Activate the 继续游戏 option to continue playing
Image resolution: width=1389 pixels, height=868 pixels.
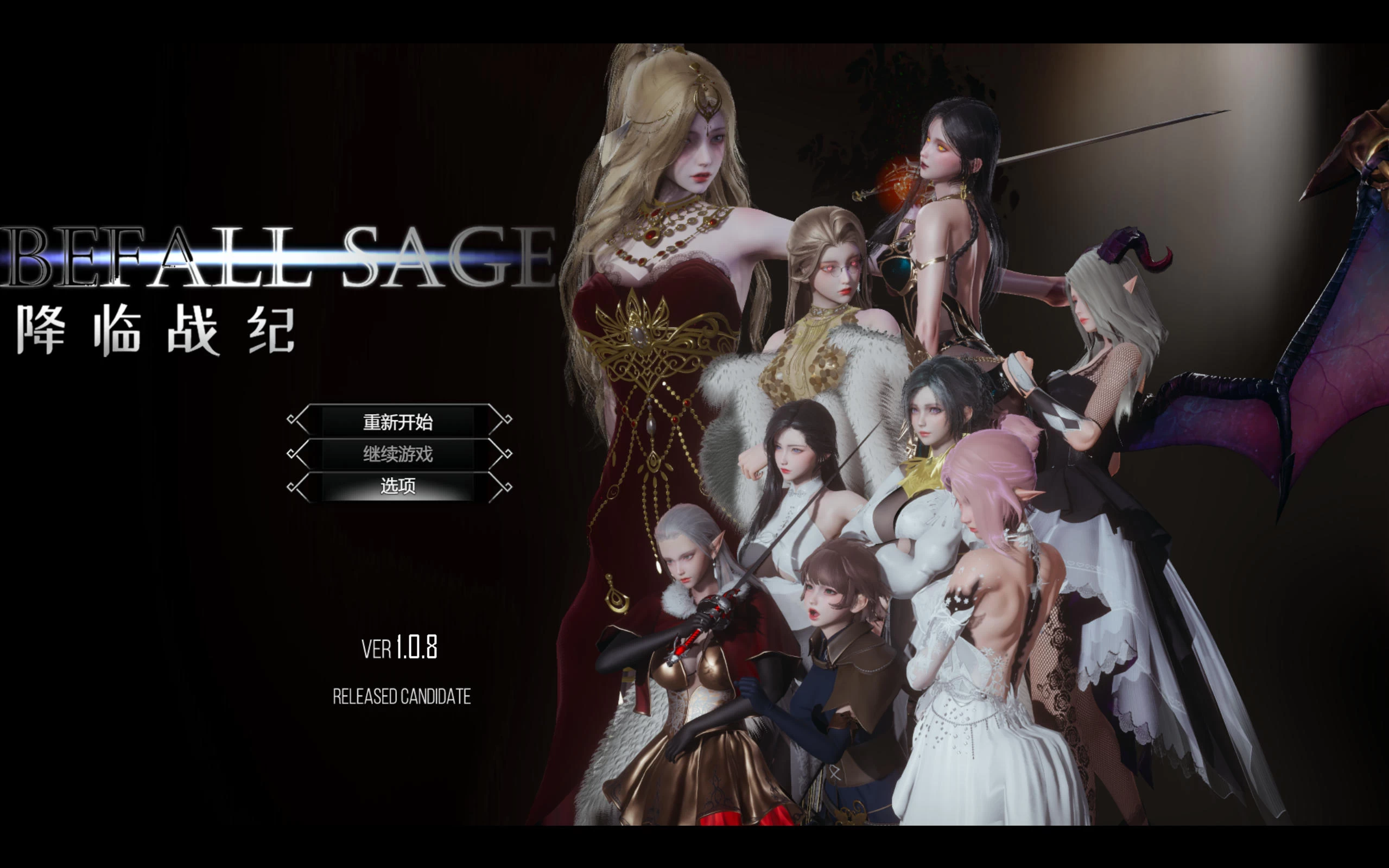(399, 453)
